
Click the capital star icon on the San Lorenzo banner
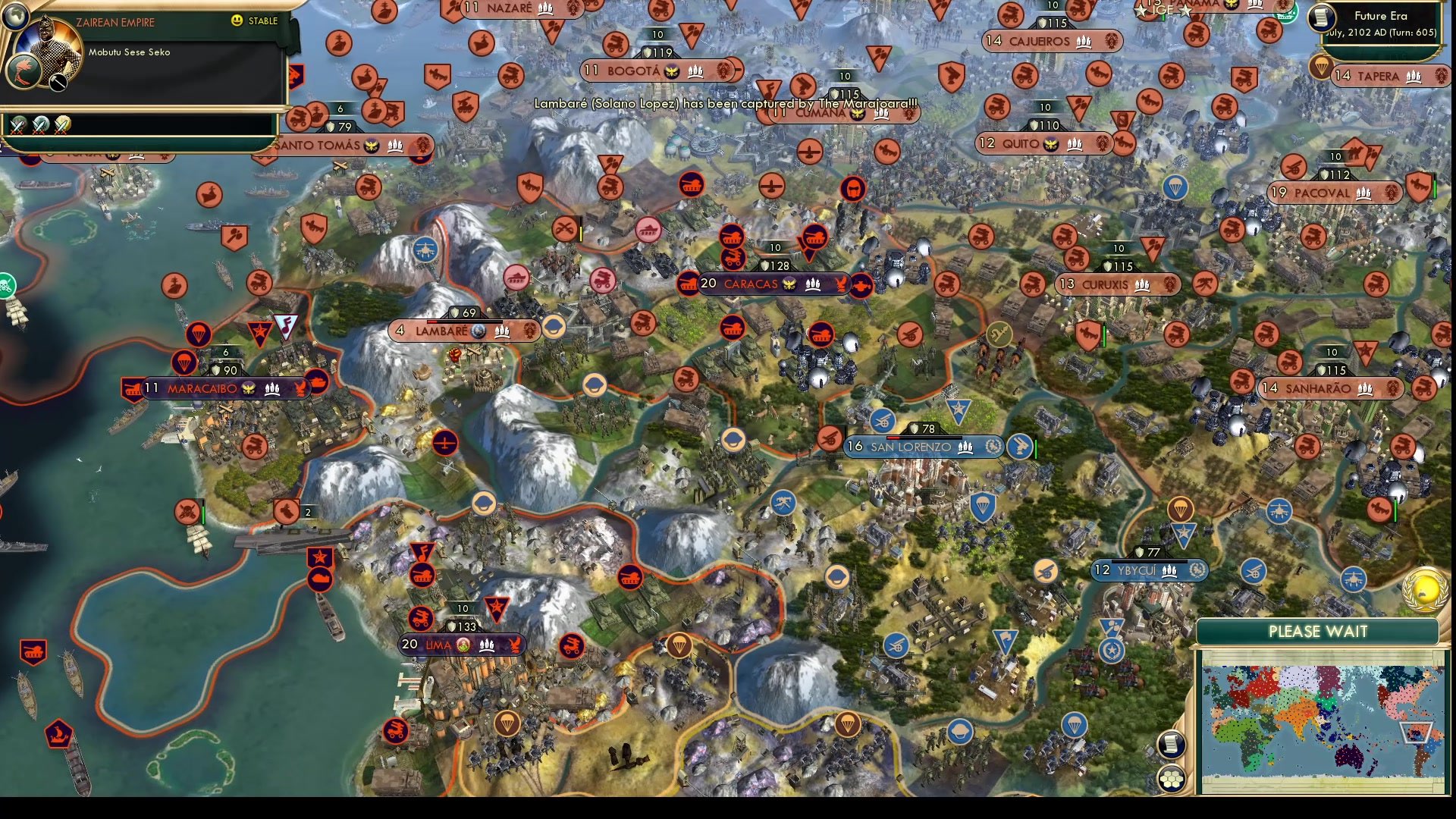(993, 447)
